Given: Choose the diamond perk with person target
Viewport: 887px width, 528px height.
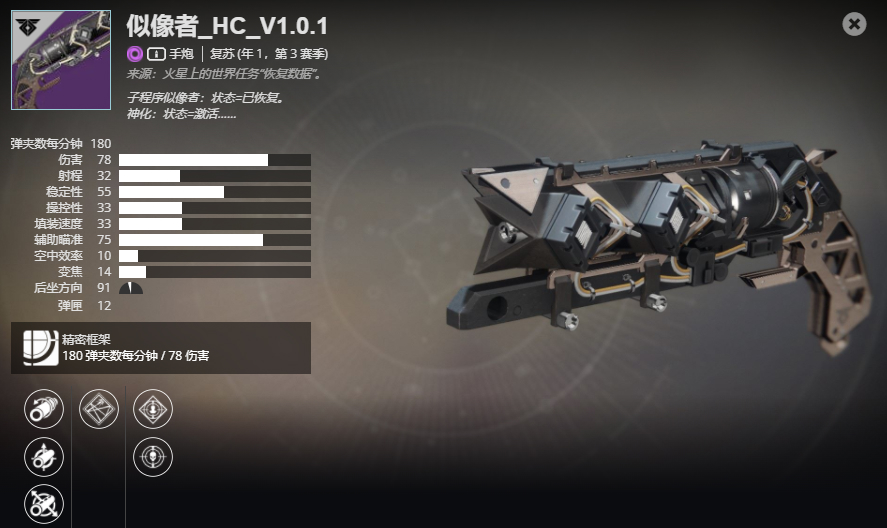Looking at the screenshot, I should [x=153, y=409].
